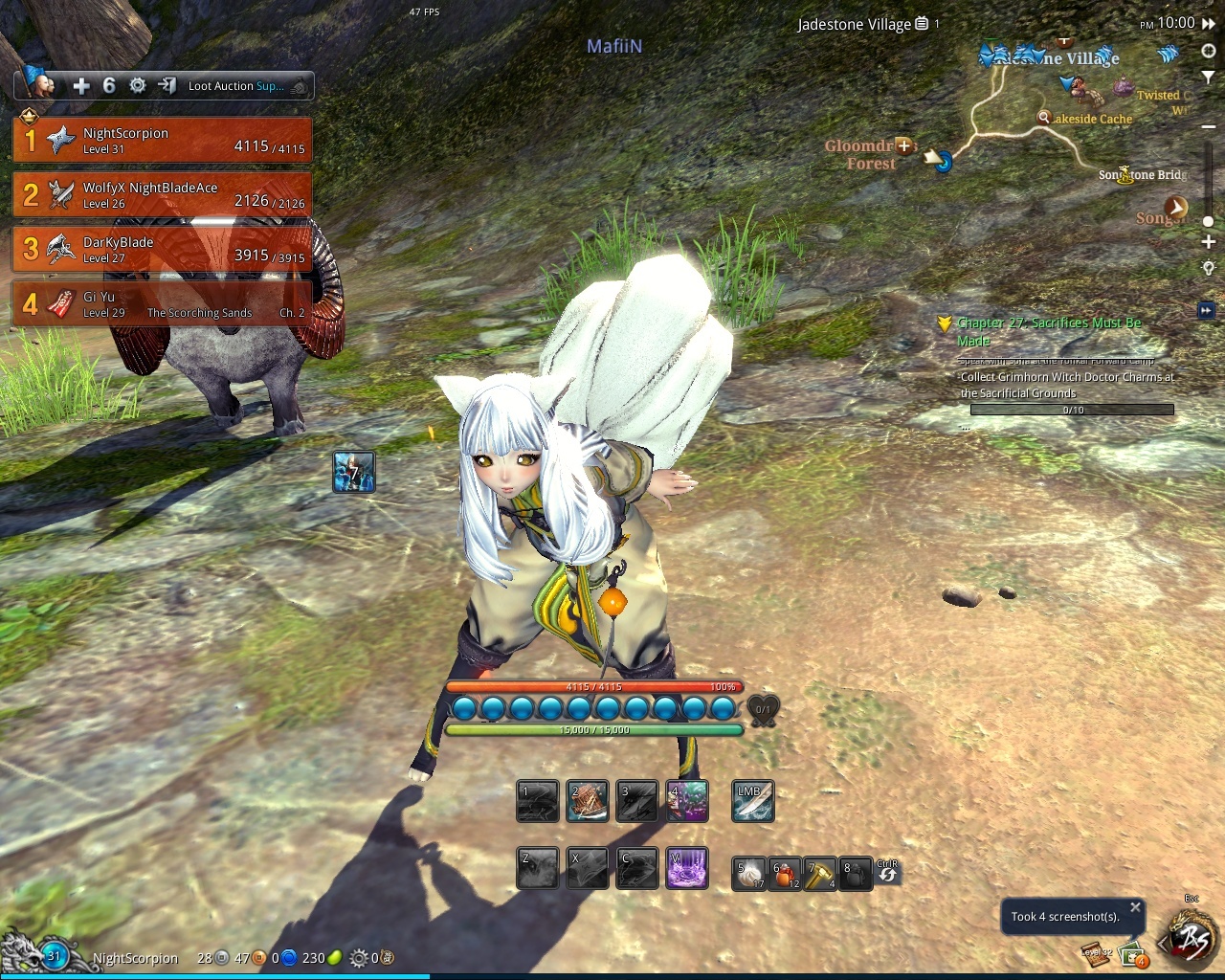The image size is (1225, 980).
Task: Zoom in the minimap with plus button
Action: [x=1209, y=242]
